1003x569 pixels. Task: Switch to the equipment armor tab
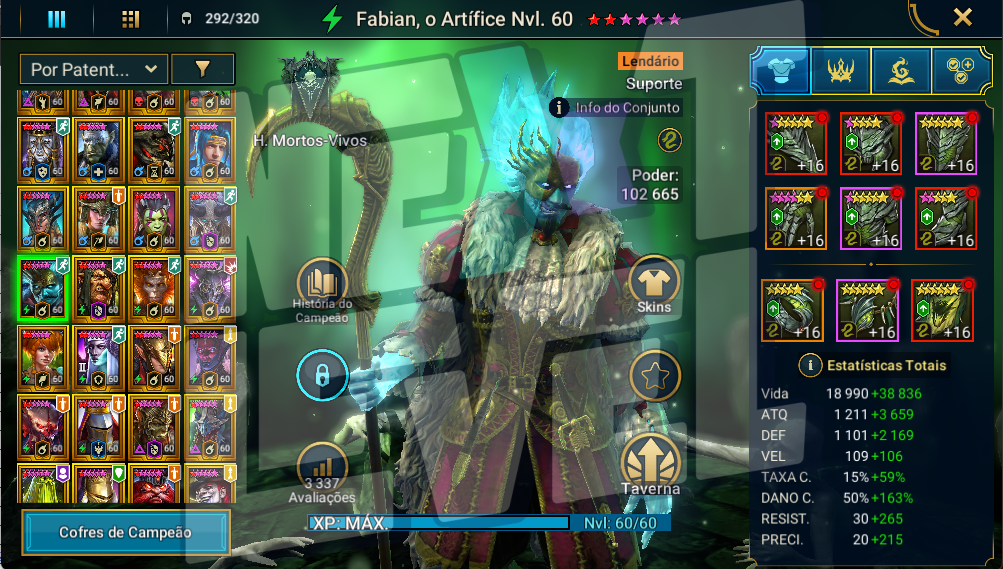(x=780, y=70)
